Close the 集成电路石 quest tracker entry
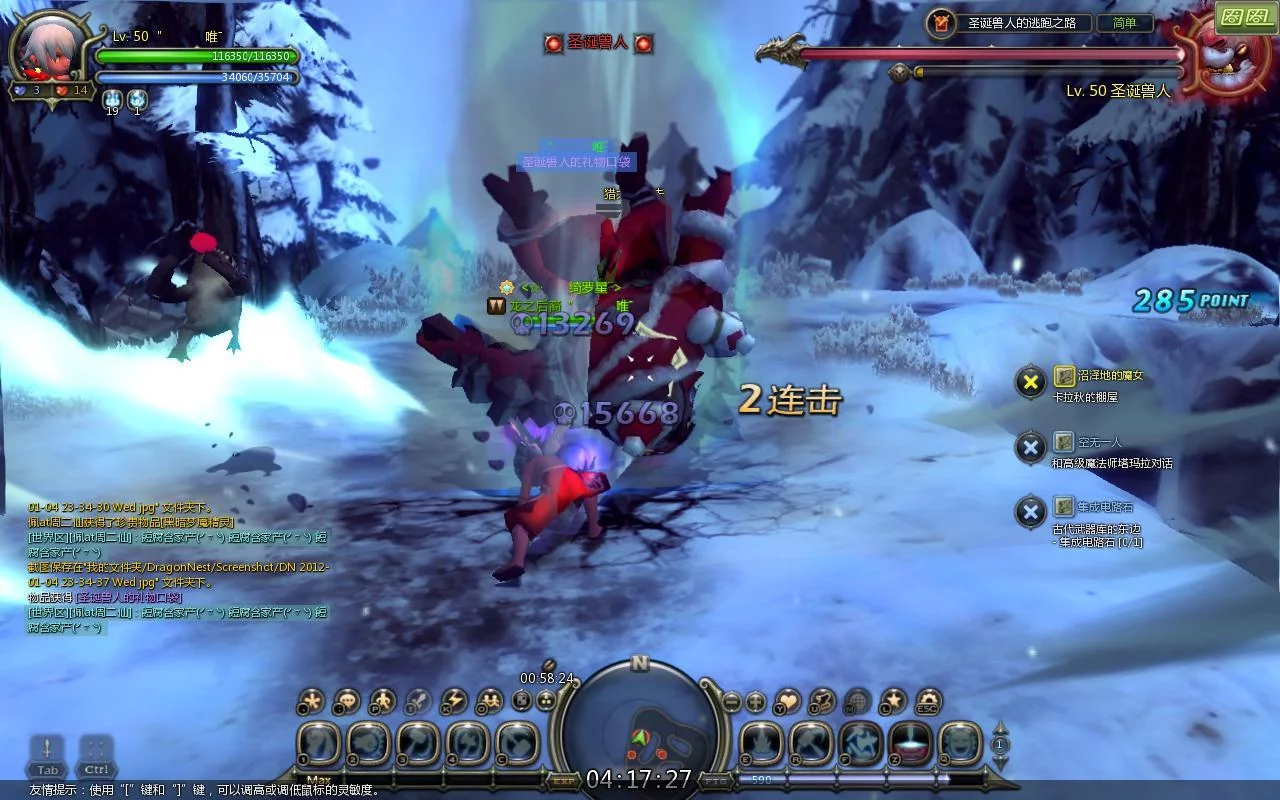 pos(1030,512)
